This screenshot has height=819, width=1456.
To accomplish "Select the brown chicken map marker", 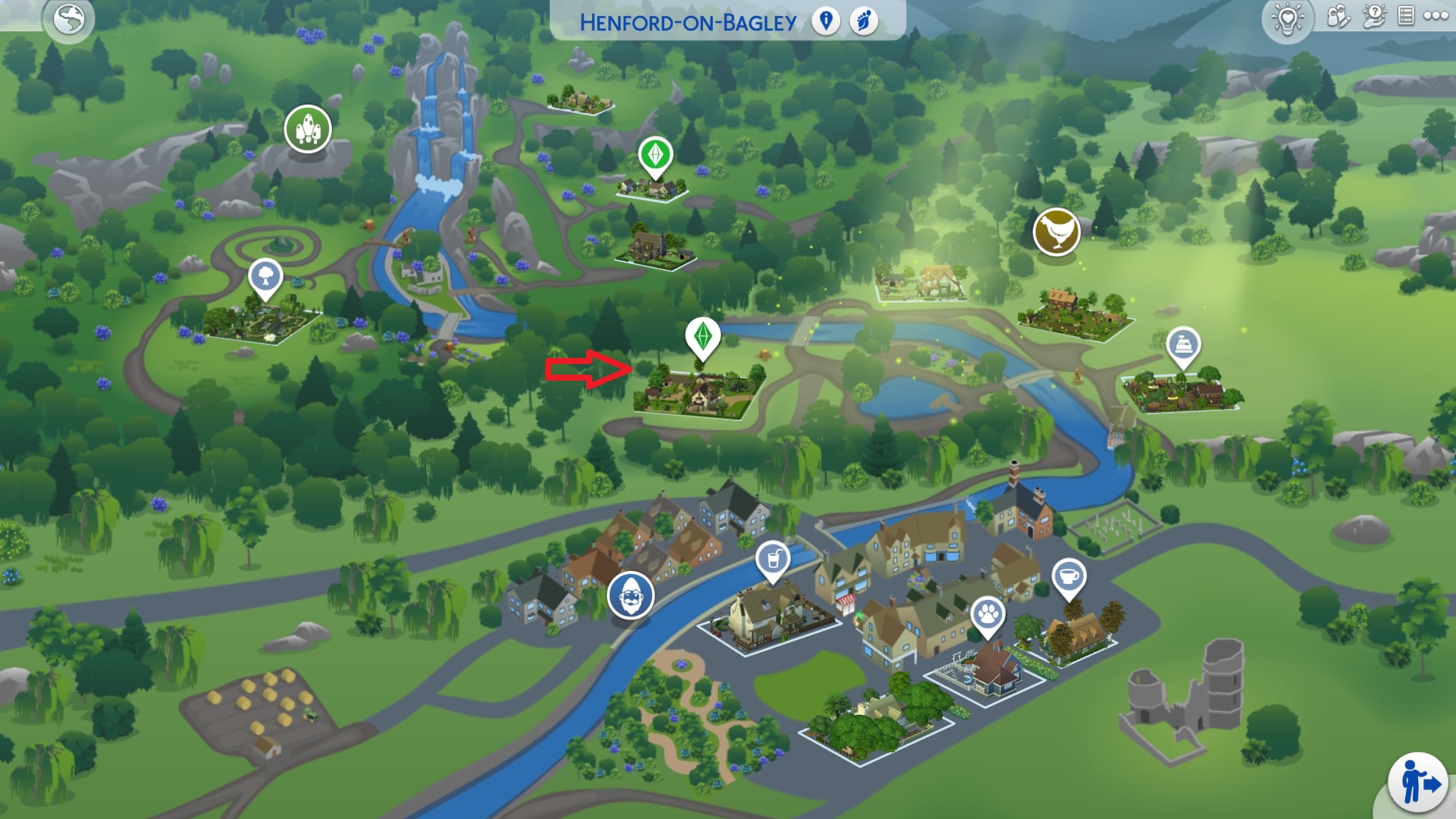I will (x=1056, y=231).
